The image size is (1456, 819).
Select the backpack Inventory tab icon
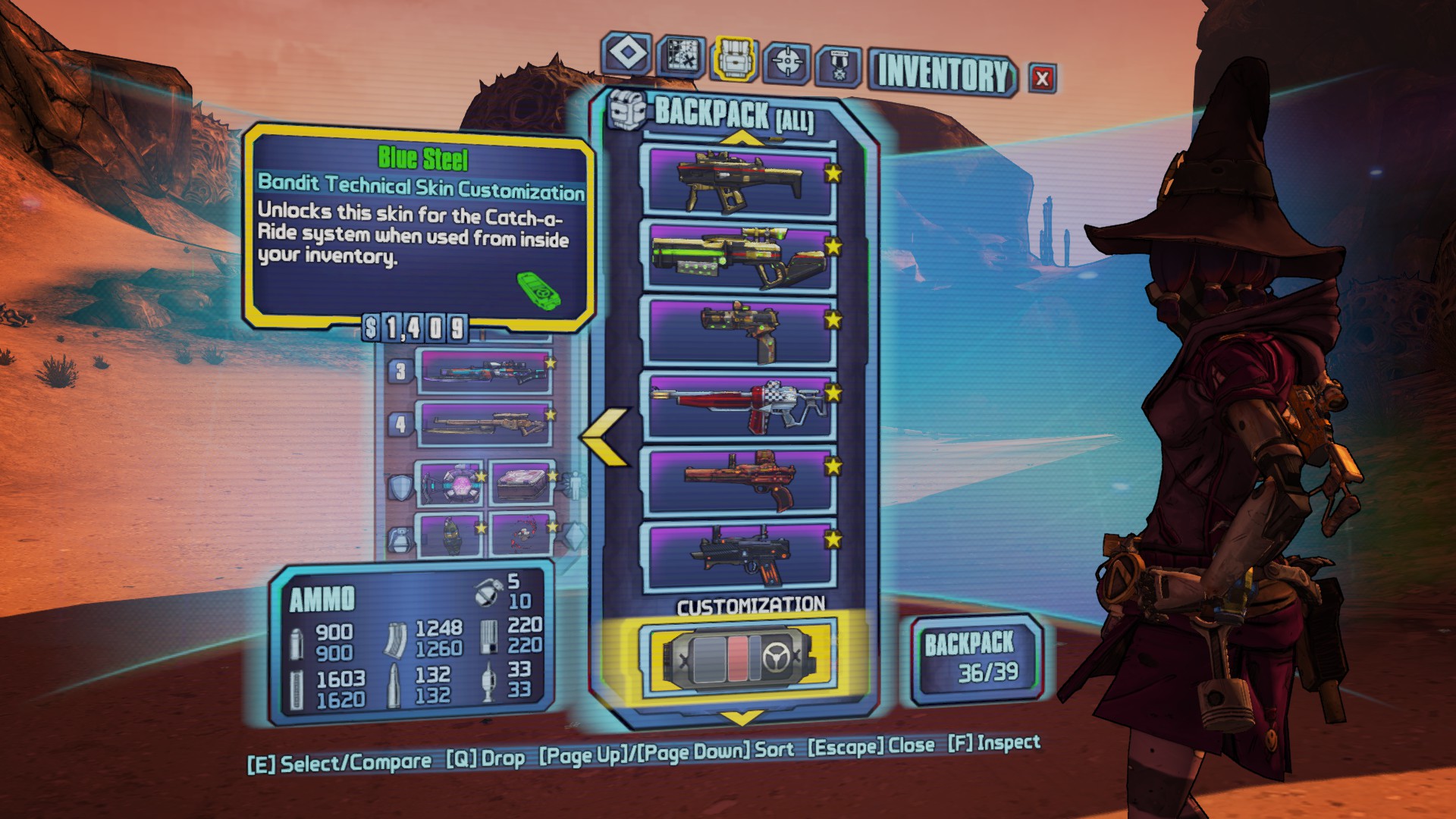pos(733,59)
